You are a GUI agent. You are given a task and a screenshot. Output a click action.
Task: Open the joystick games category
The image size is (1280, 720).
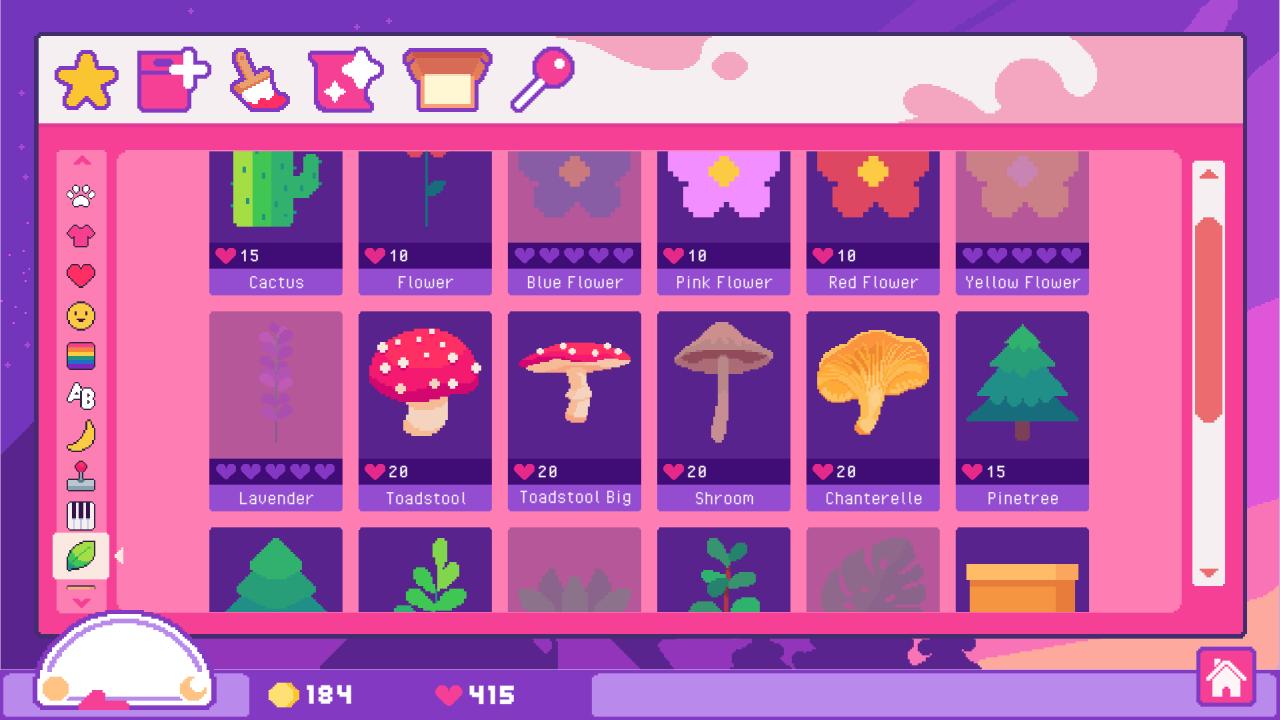coord(82,477)
